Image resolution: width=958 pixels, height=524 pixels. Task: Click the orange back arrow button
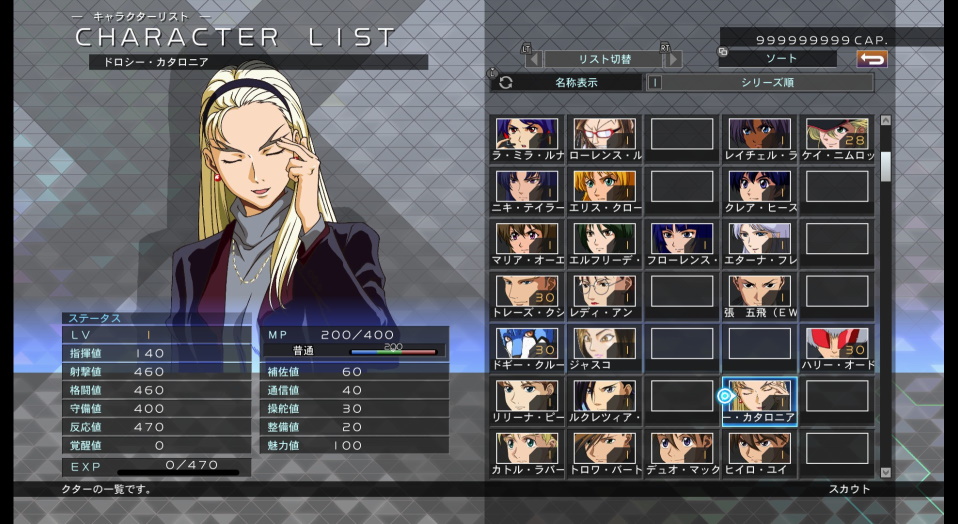pyautogui.click(x=872, y=59)
